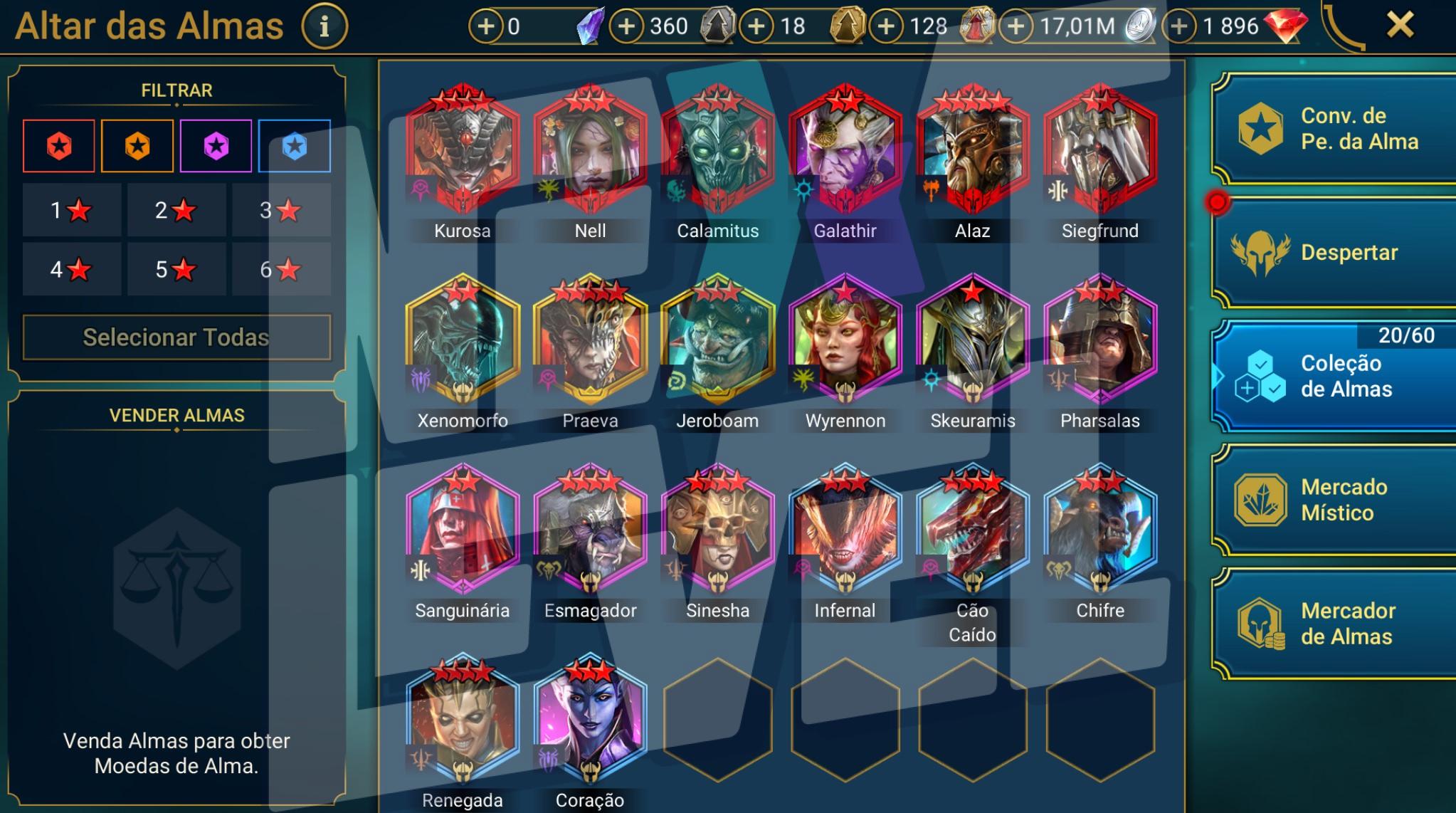Add silver using the plus button
1456x813 pixels.
point(1016,27)
